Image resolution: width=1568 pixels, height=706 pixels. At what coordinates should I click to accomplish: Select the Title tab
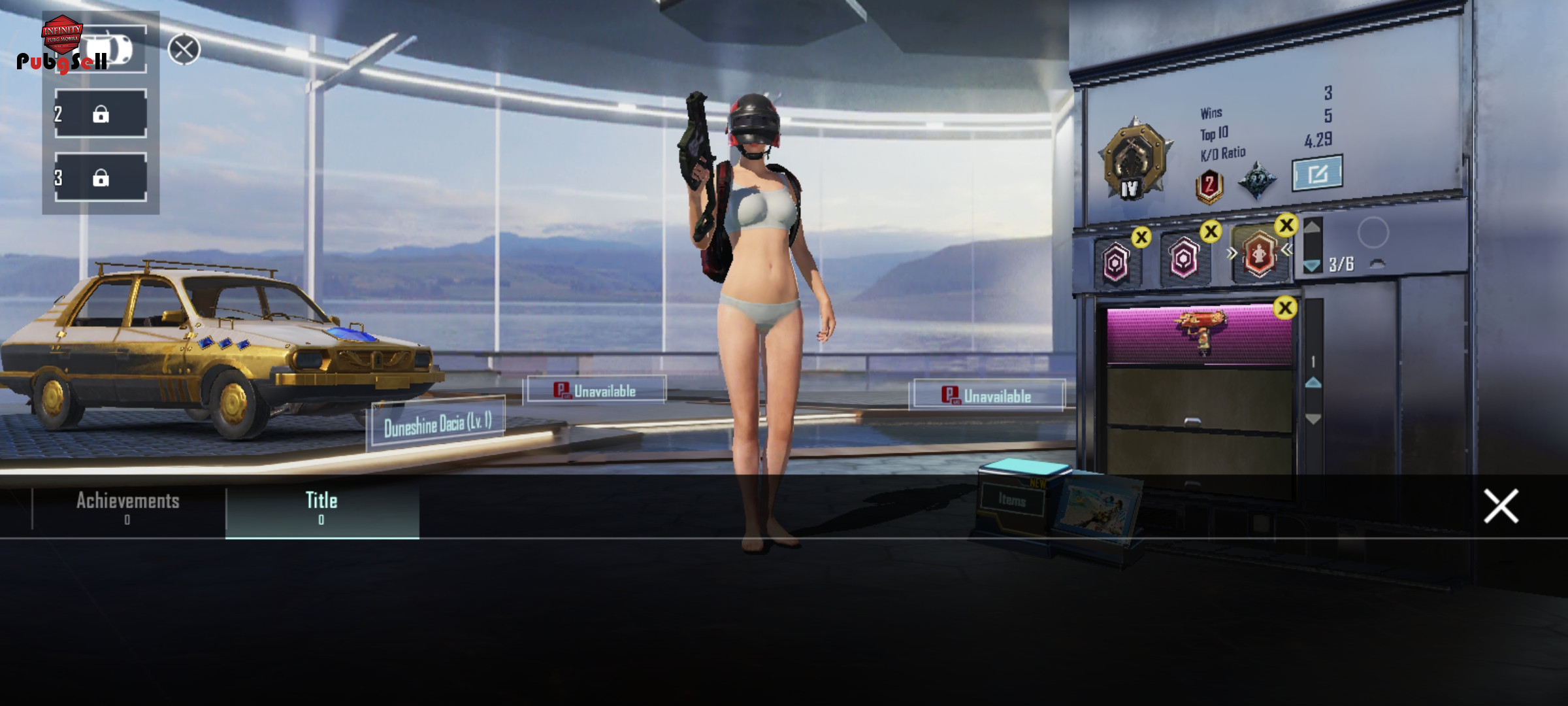click(x=321, y=506)
